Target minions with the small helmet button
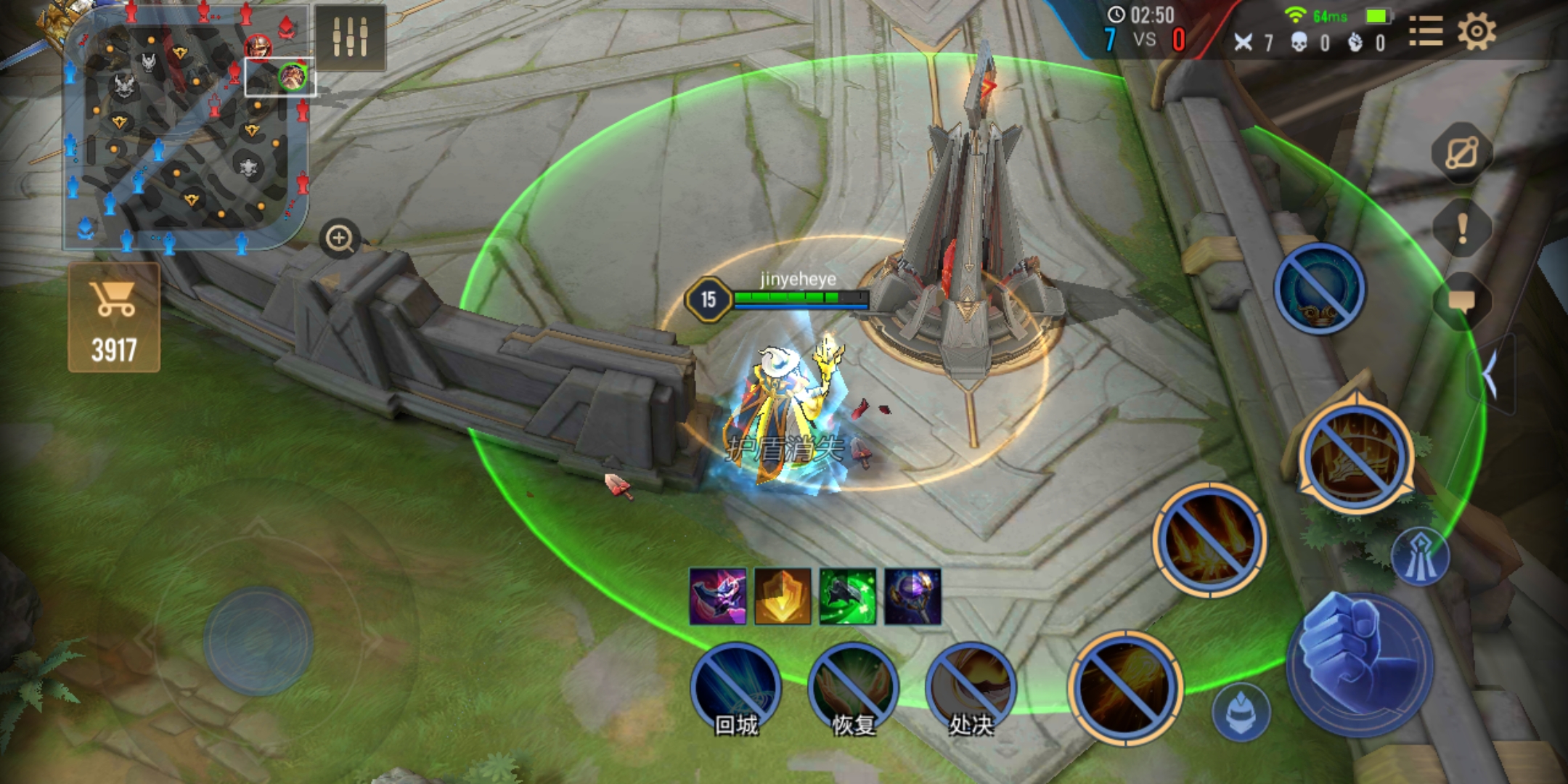Screen dimensions: 1568x784 click(x=1241, y=711)
